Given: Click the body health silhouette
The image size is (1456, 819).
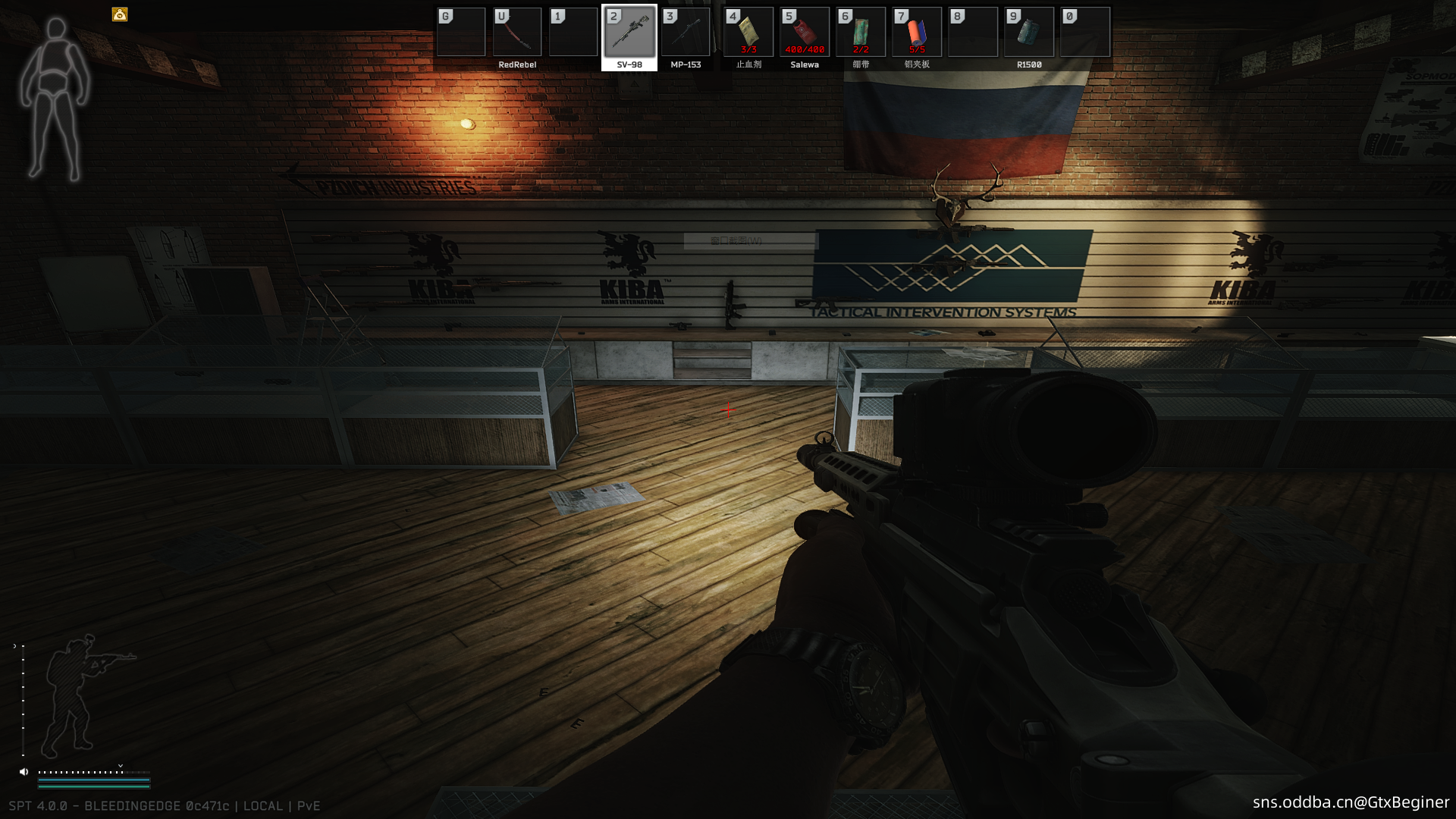Looking at the screenshot, I should (55, 99).
